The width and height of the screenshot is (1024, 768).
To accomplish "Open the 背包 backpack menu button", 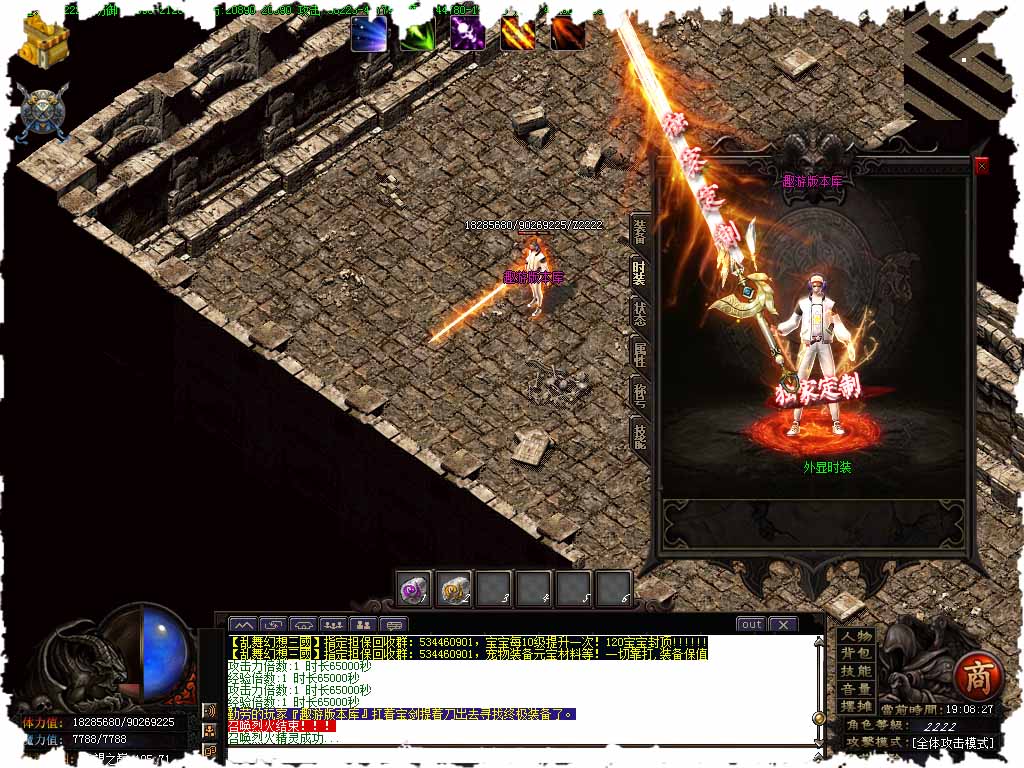I will pyautogui.click(x=856, y=654).
